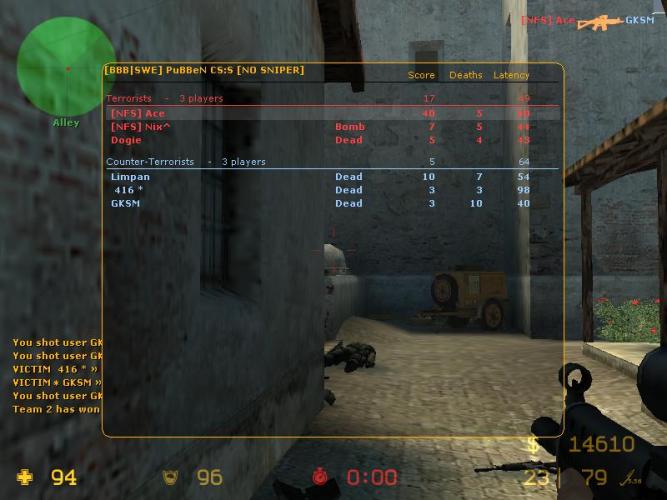The height and width of the screenshot is (500, 667).
Task: Click the green radar minimap
Action: click(66, 68)
